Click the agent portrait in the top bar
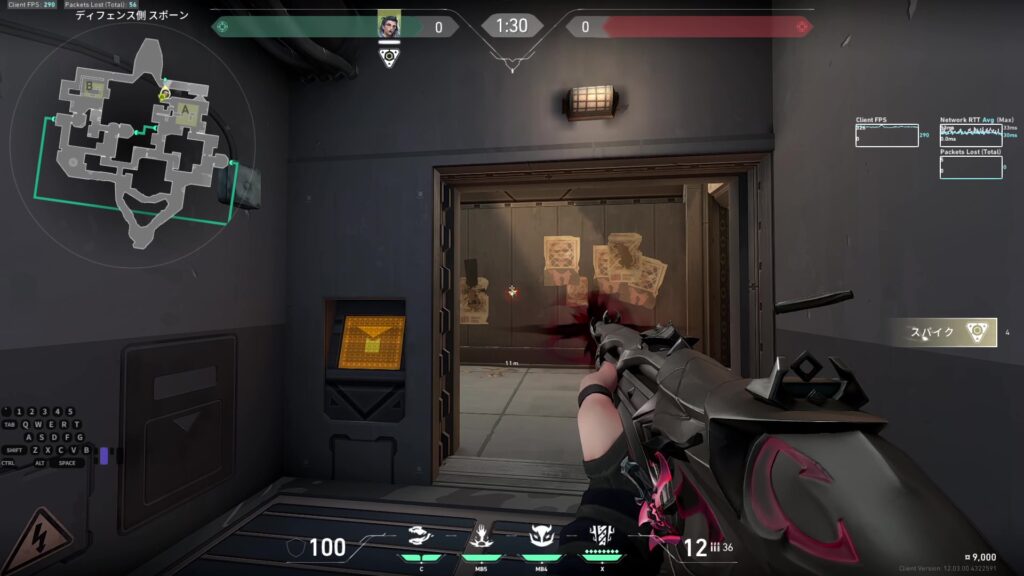 (388, 26)
